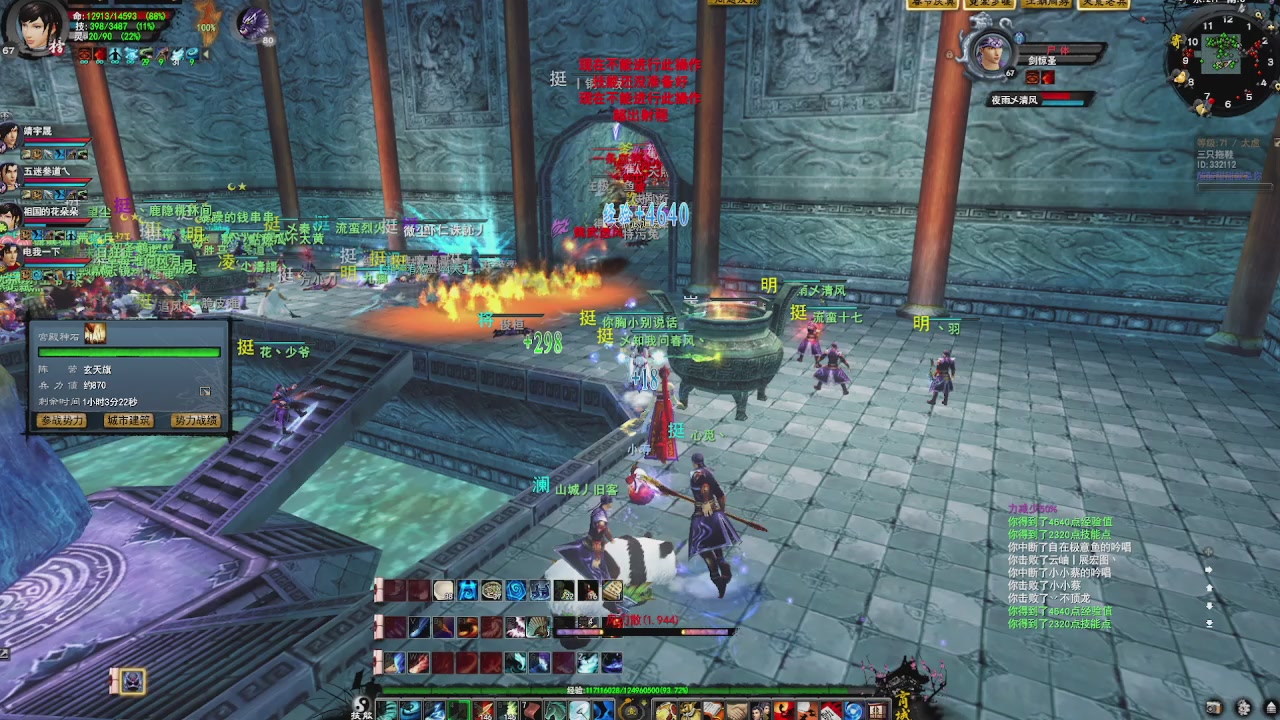Select the target portrait of 剑惊圣
Screen dimensions: 1280x720
coord(993,52)
